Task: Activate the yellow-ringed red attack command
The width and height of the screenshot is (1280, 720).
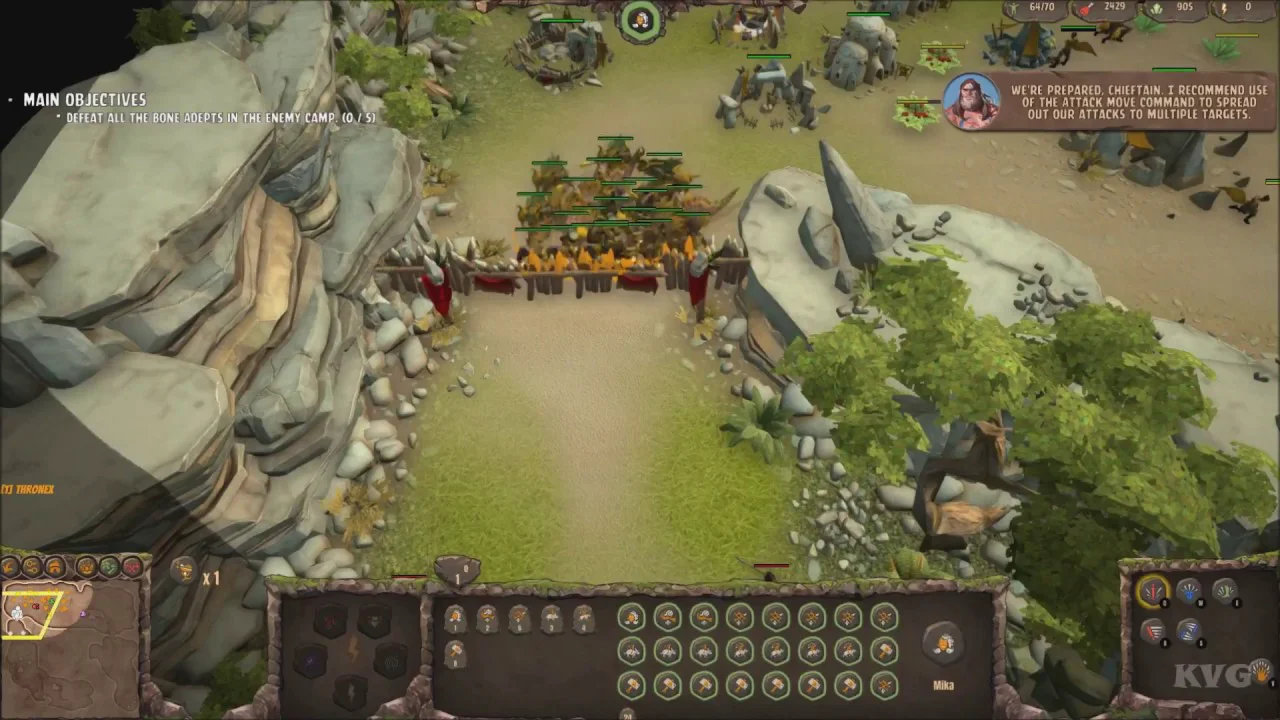Action: [1153, 592]
